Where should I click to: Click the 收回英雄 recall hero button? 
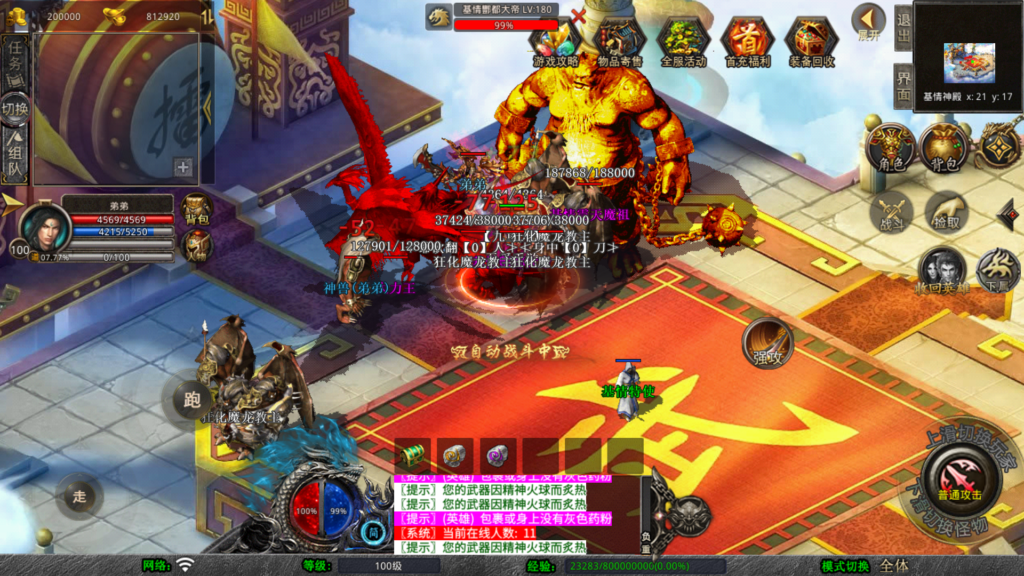click(x=941, y=270)
